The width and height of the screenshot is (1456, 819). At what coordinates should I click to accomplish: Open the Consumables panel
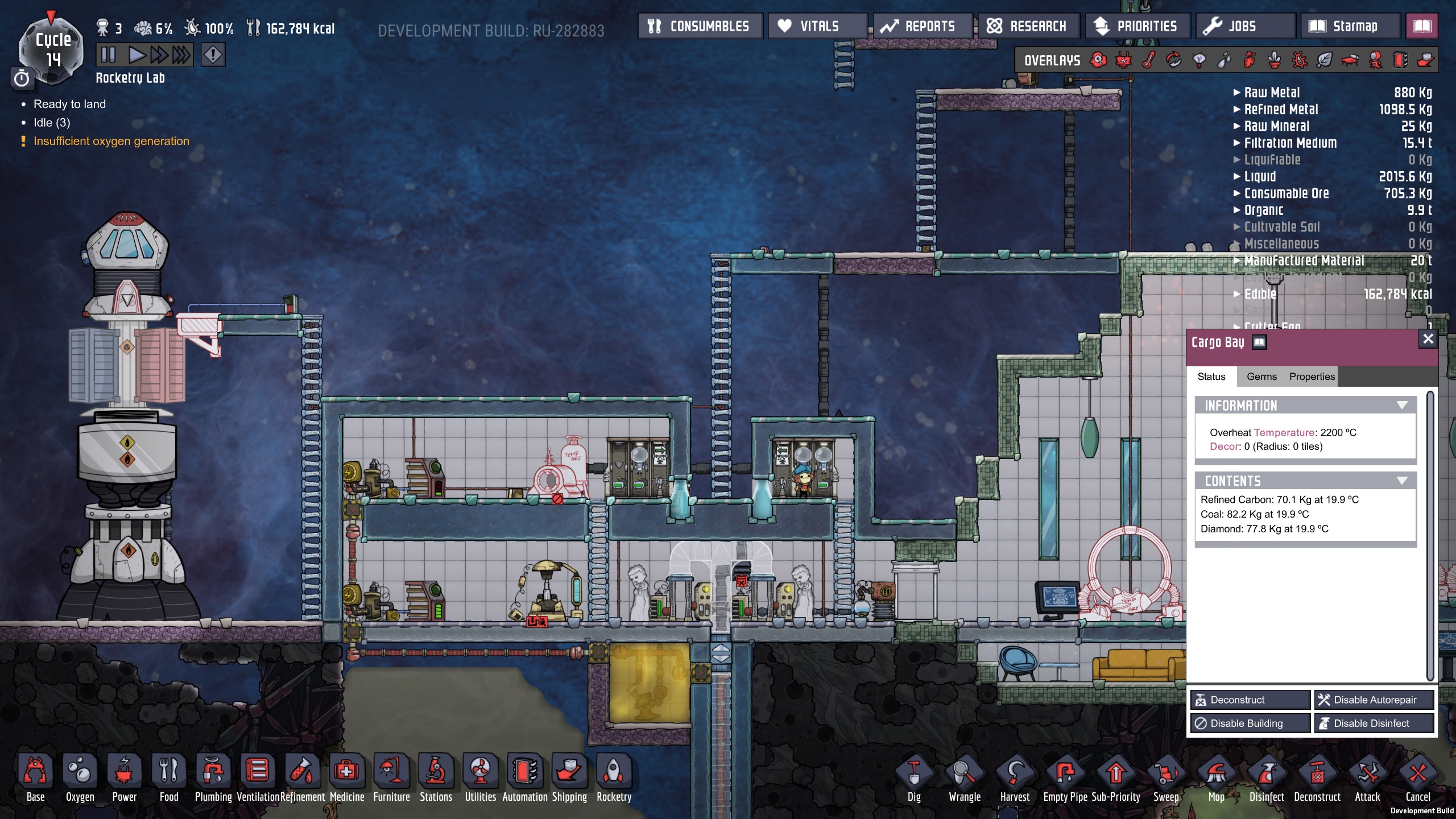point(700,26)
